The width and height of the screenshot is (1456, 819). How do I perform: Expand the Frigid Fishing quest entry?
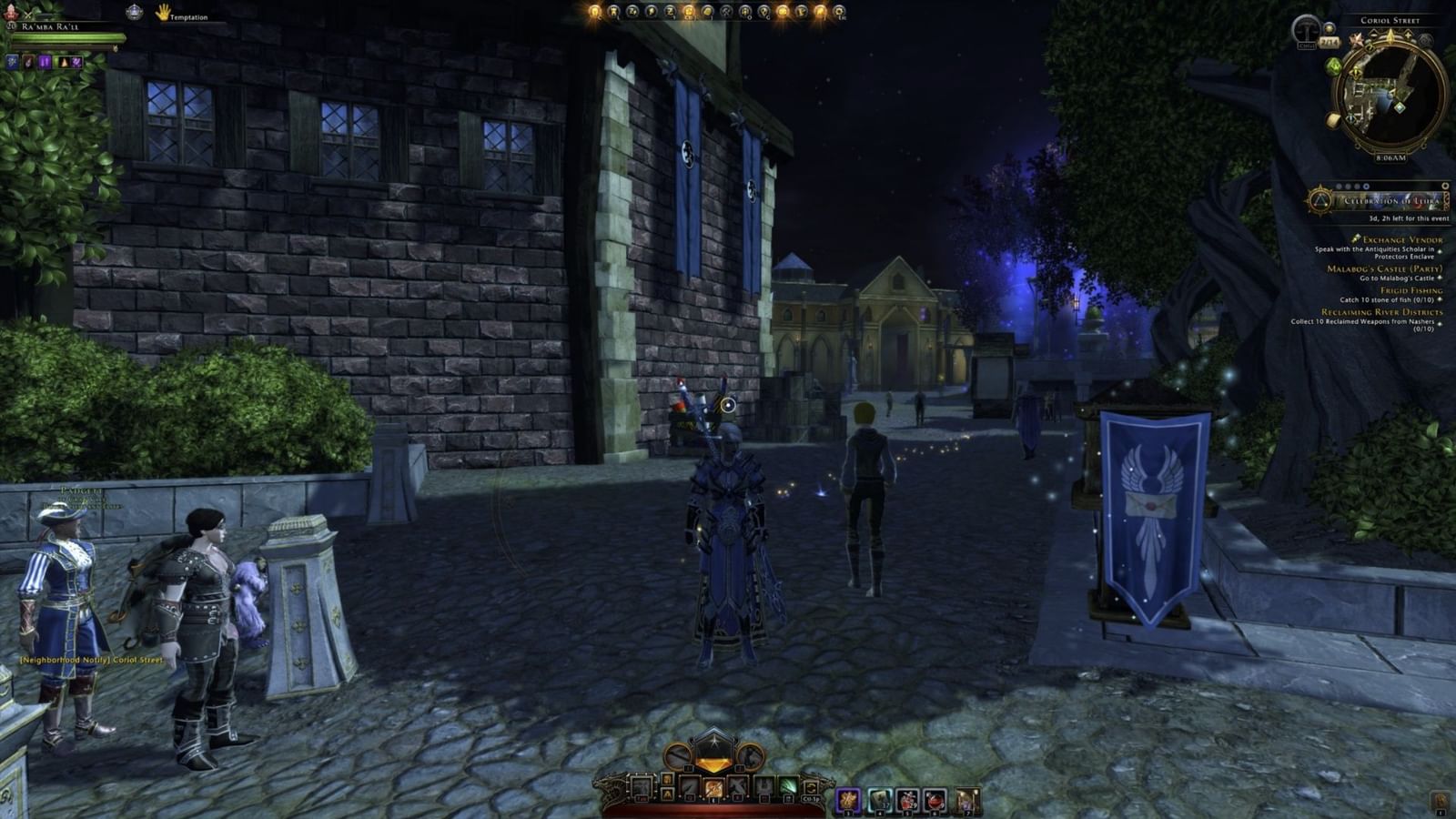click(x=1411, y=290)
